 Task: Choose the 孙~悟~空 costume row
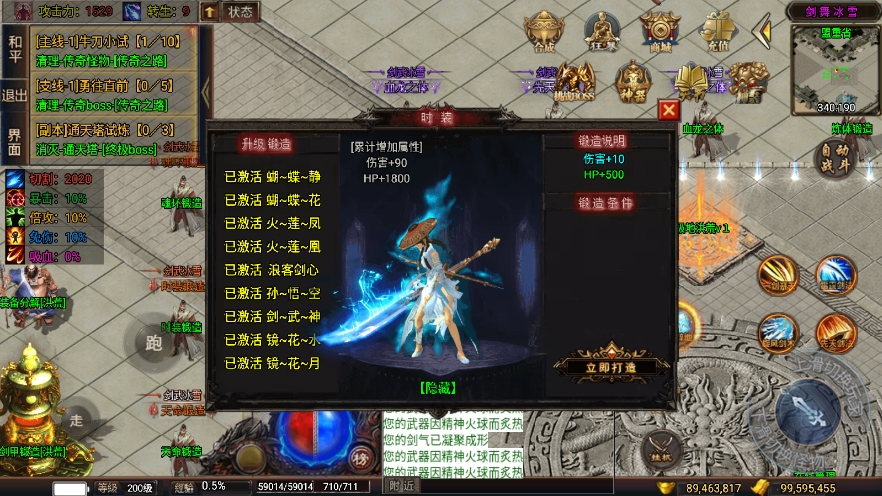pyautogui.click(x=272, y=293)
